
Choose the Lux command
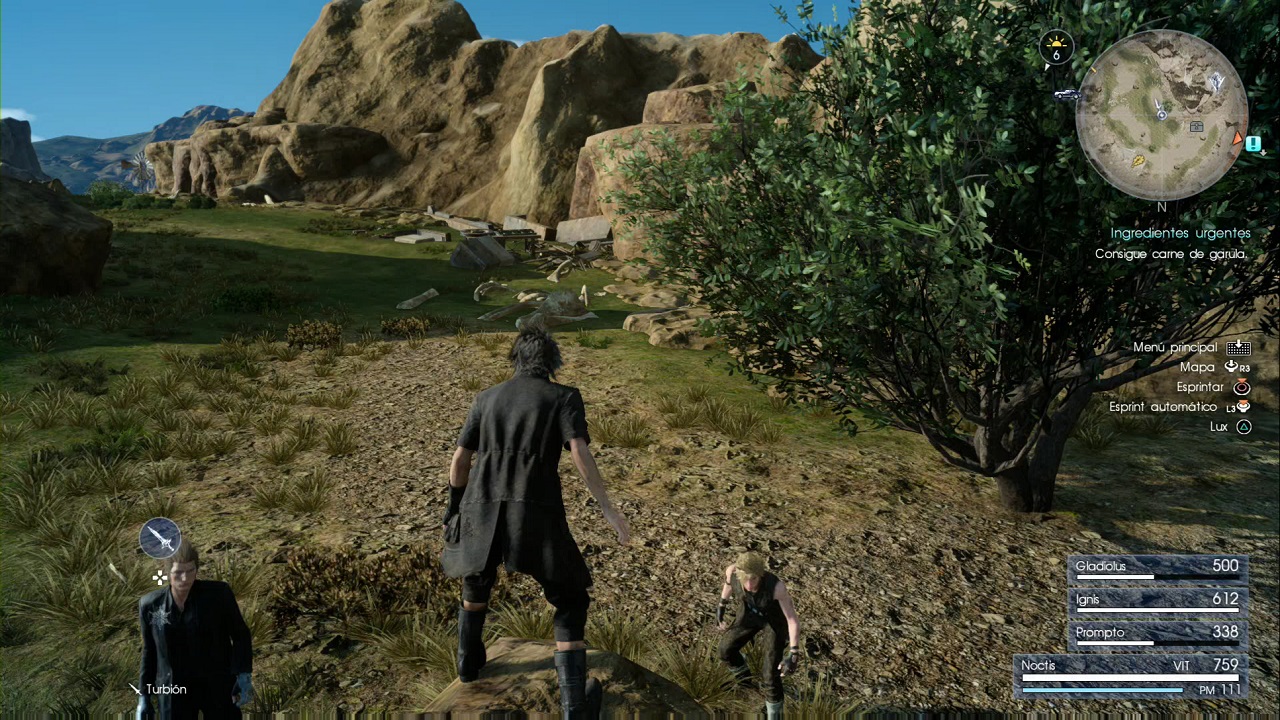pos(1218,426)
